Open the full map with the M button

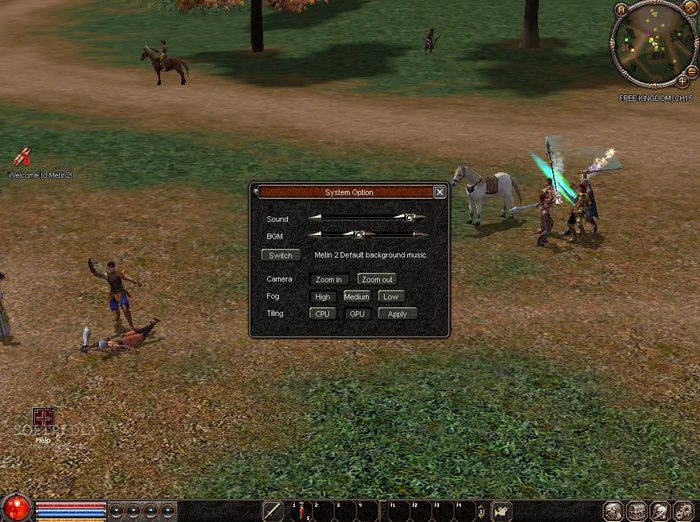(621, 10)
